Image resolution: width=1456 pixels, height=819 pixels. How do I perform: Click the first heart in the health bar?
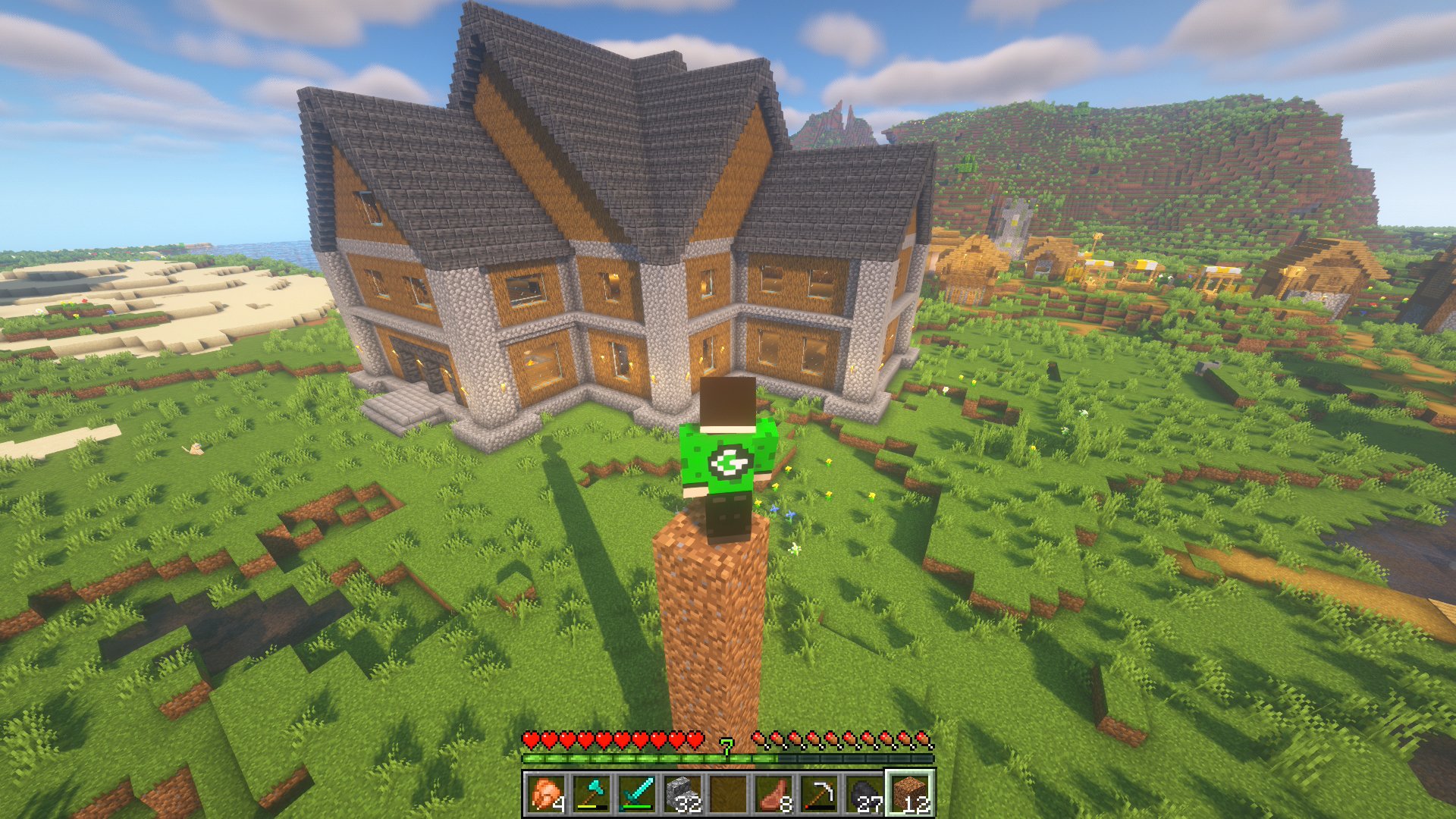pos(531,737)
